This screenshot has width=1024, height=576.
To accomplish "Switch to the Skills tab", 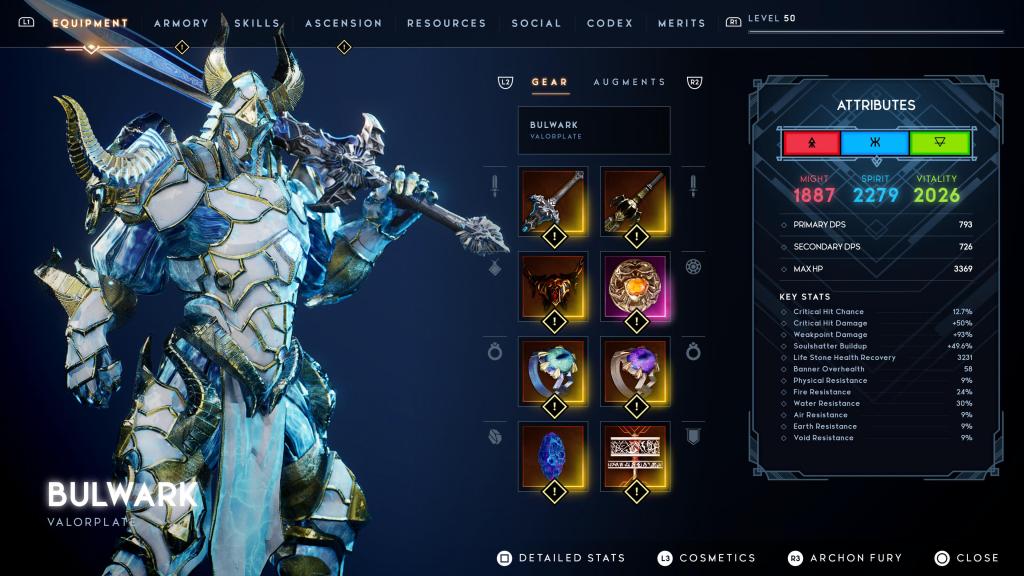I will 257,23.
